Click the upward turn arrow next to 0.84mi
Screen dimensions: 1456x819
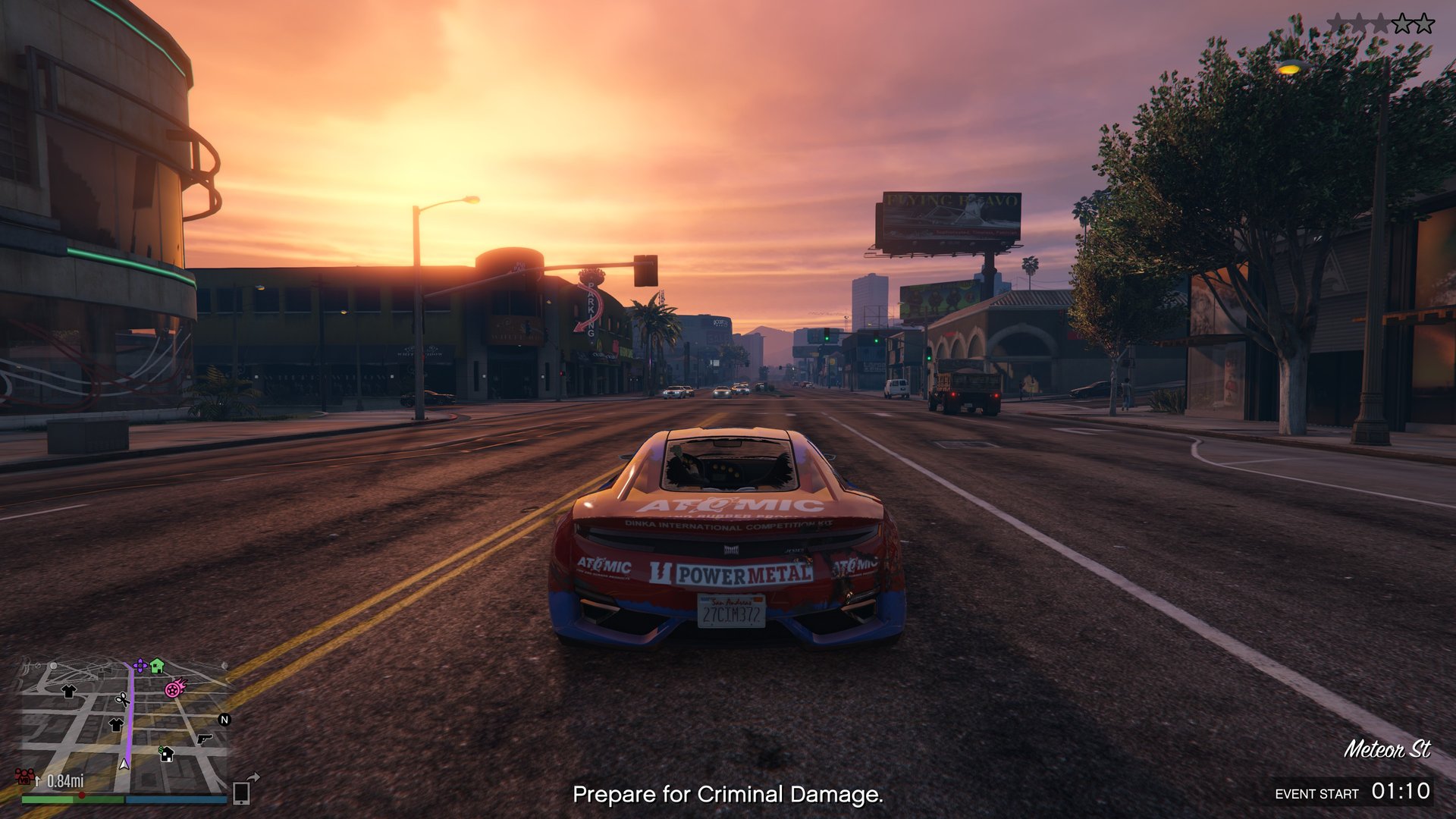pyautogui.click(x=38, y=780)
